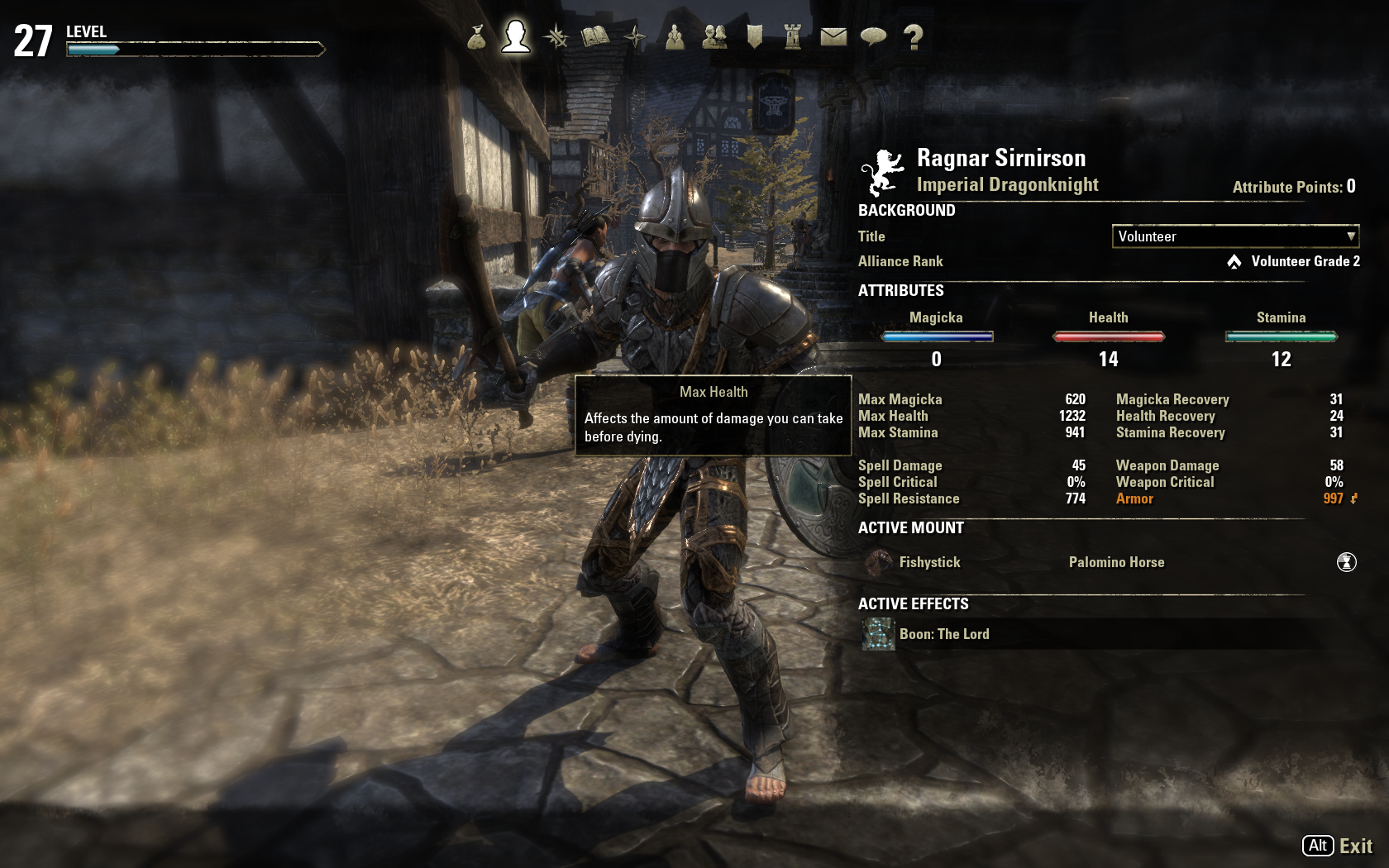Open the map compass star icon
Screen dimensions: 1389x868
pyautogui.click(x=635, y=37)
